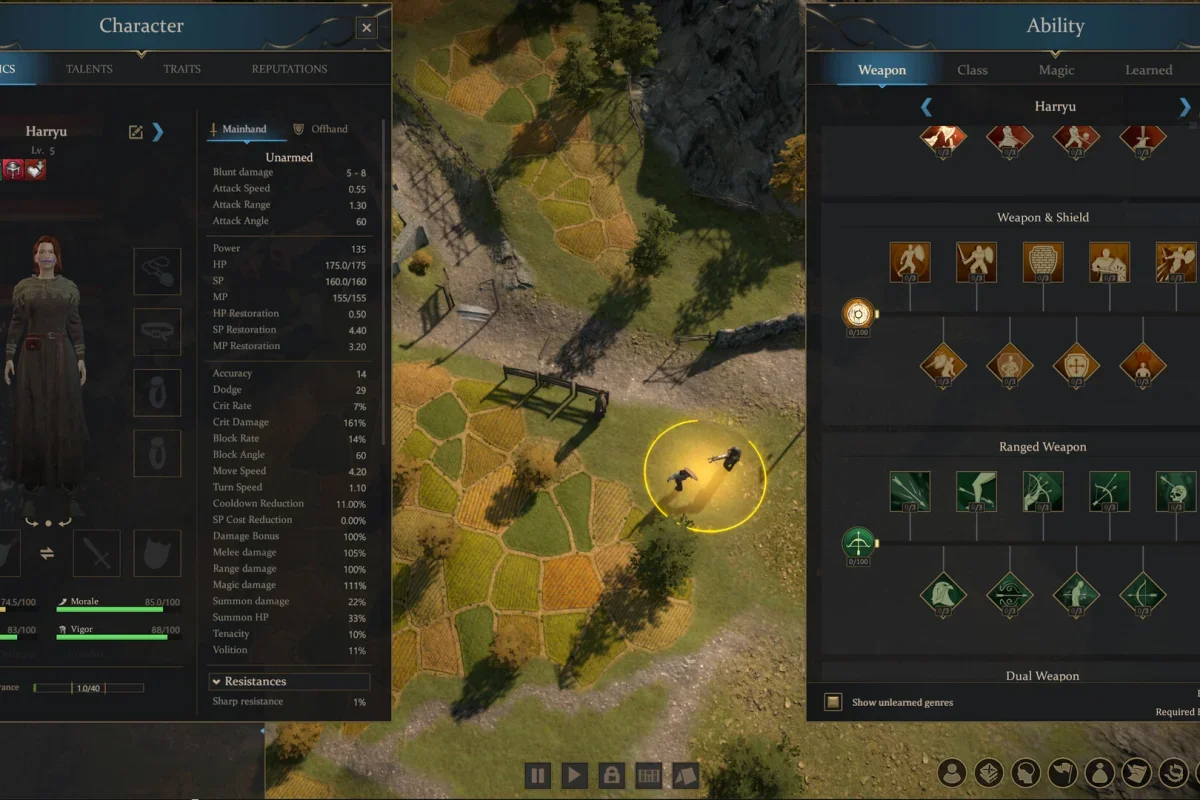The width and height of the screenshot is (1200, 800).
Task: Select the skull arrow ranged skill
Action: point(1175,491)
